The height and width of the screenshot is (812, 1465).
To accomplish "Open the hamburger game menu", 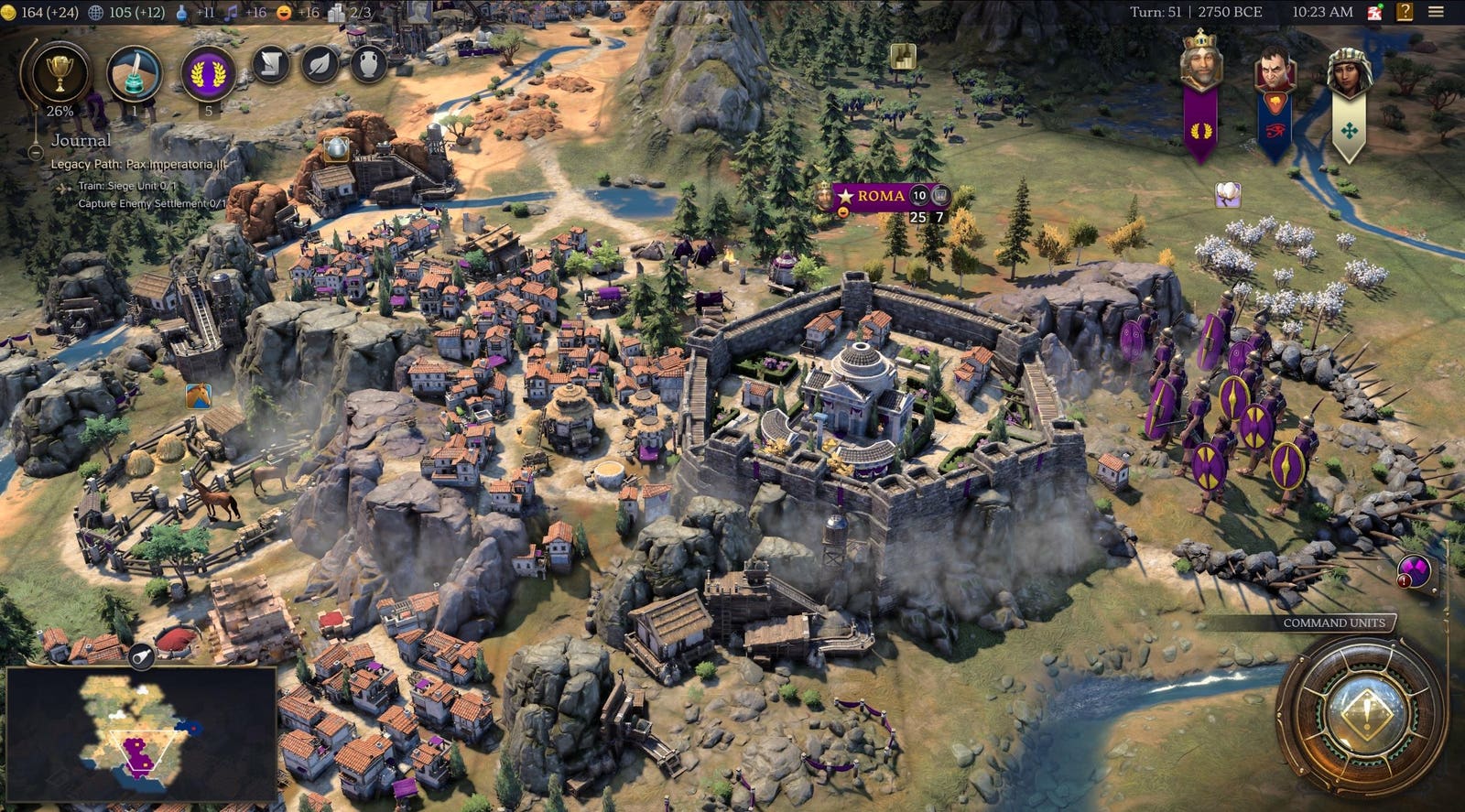I will point(1436,12).
